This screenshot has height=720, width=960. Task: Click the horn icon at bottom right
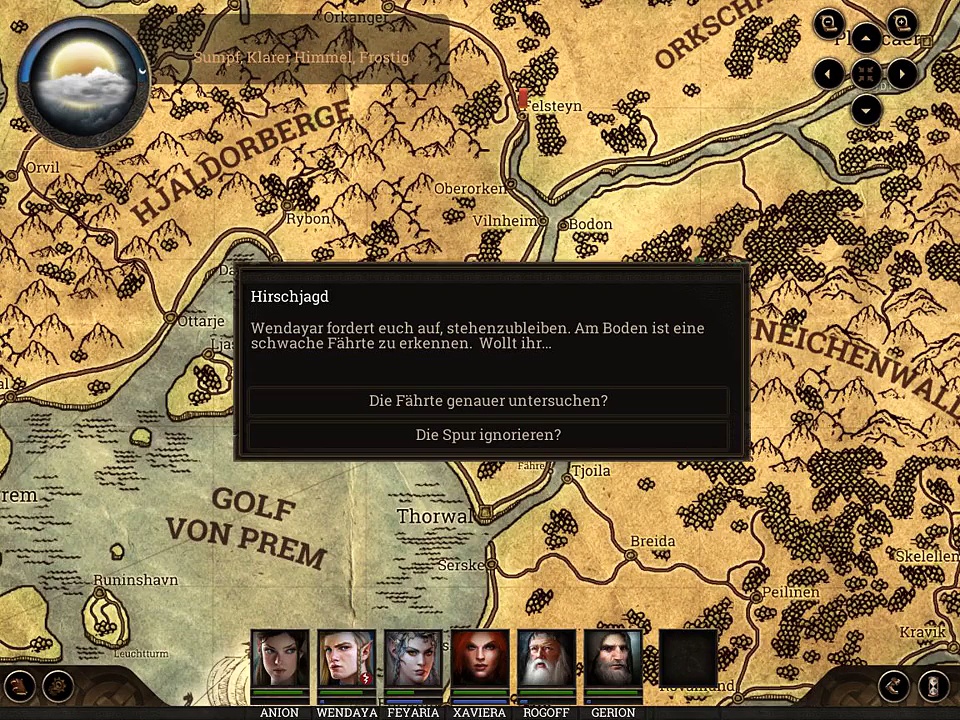tap(894, 686)
